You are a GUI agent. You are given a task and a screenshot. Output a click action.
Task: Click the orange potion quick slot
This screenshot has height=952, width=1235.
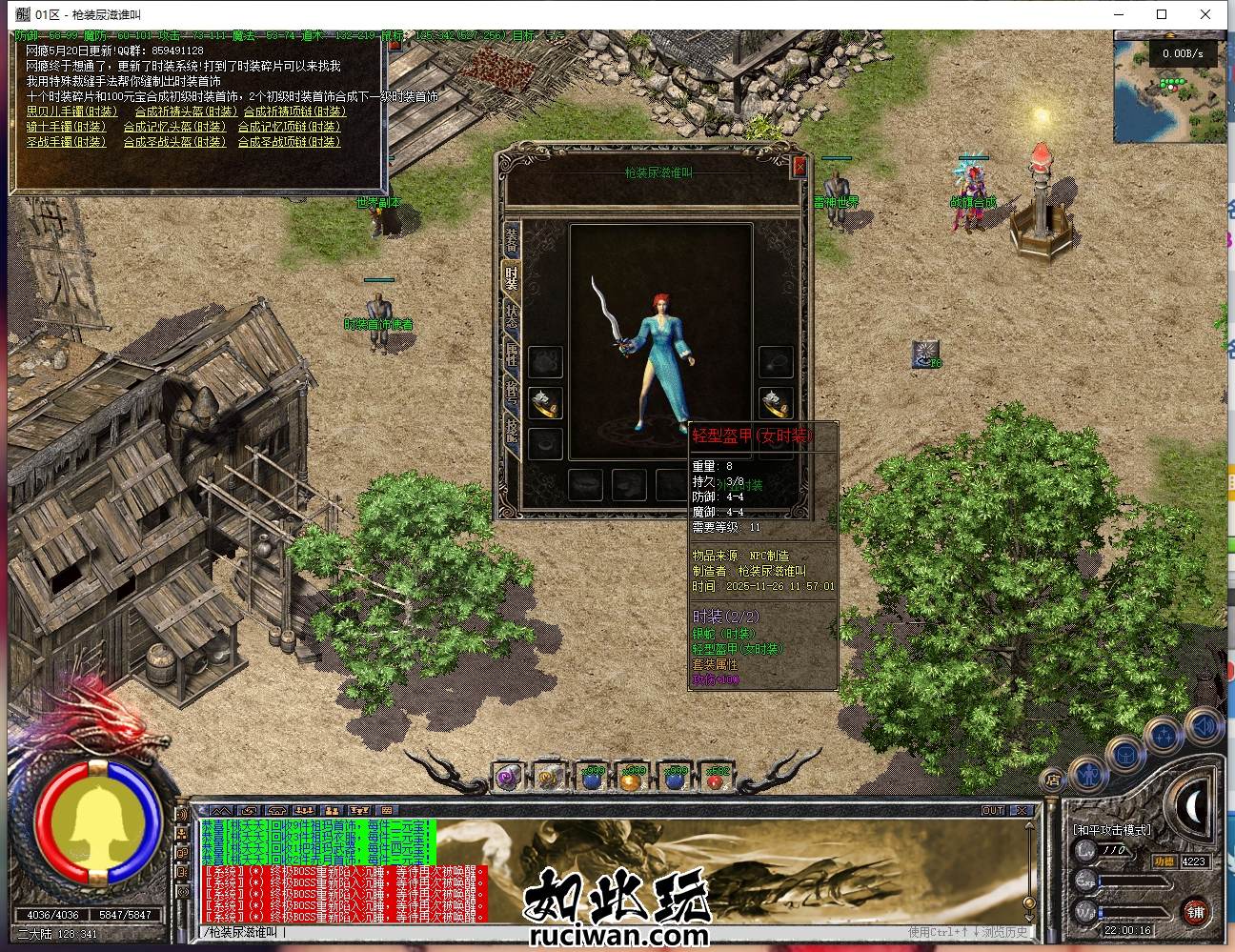(x=631, y=780)
